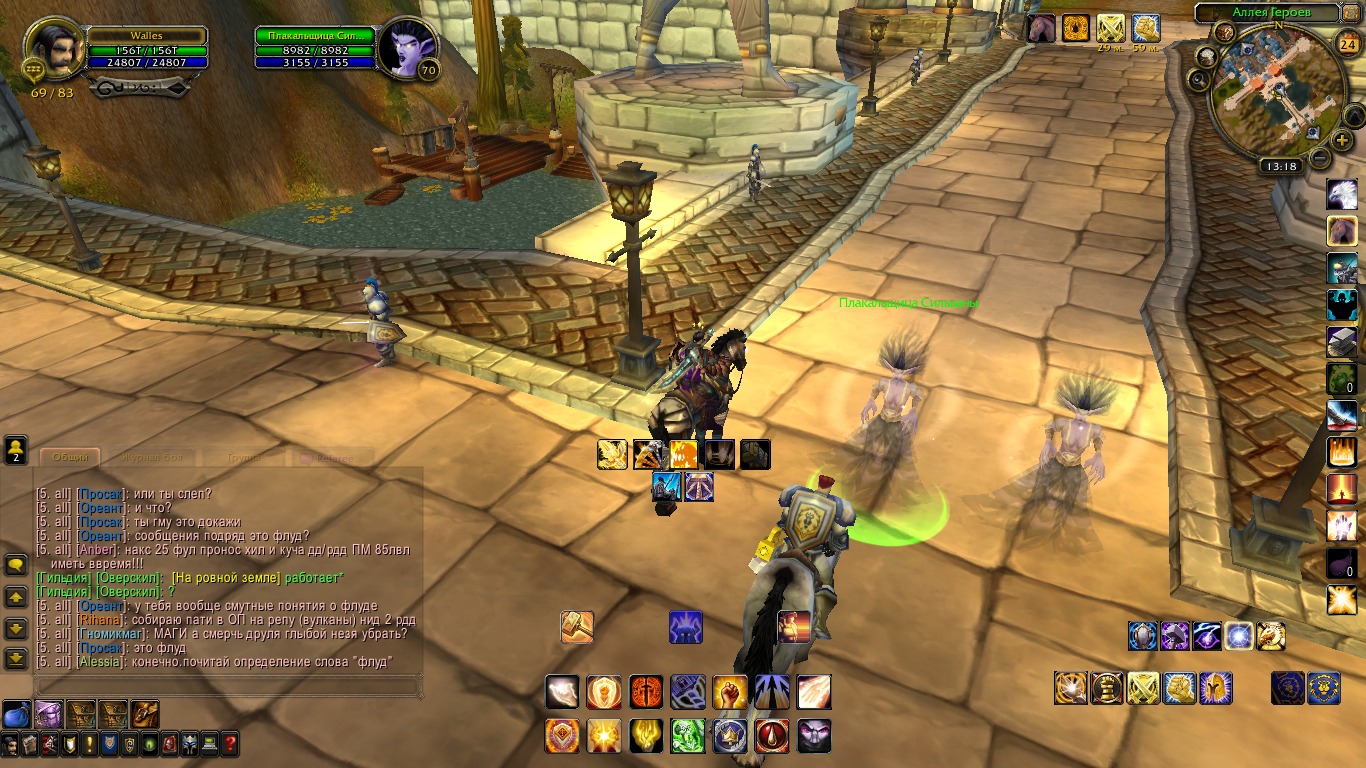Open the social button showing 2 friends
This screenshot has height=768, width=1366.
click(x=16, y=449)
